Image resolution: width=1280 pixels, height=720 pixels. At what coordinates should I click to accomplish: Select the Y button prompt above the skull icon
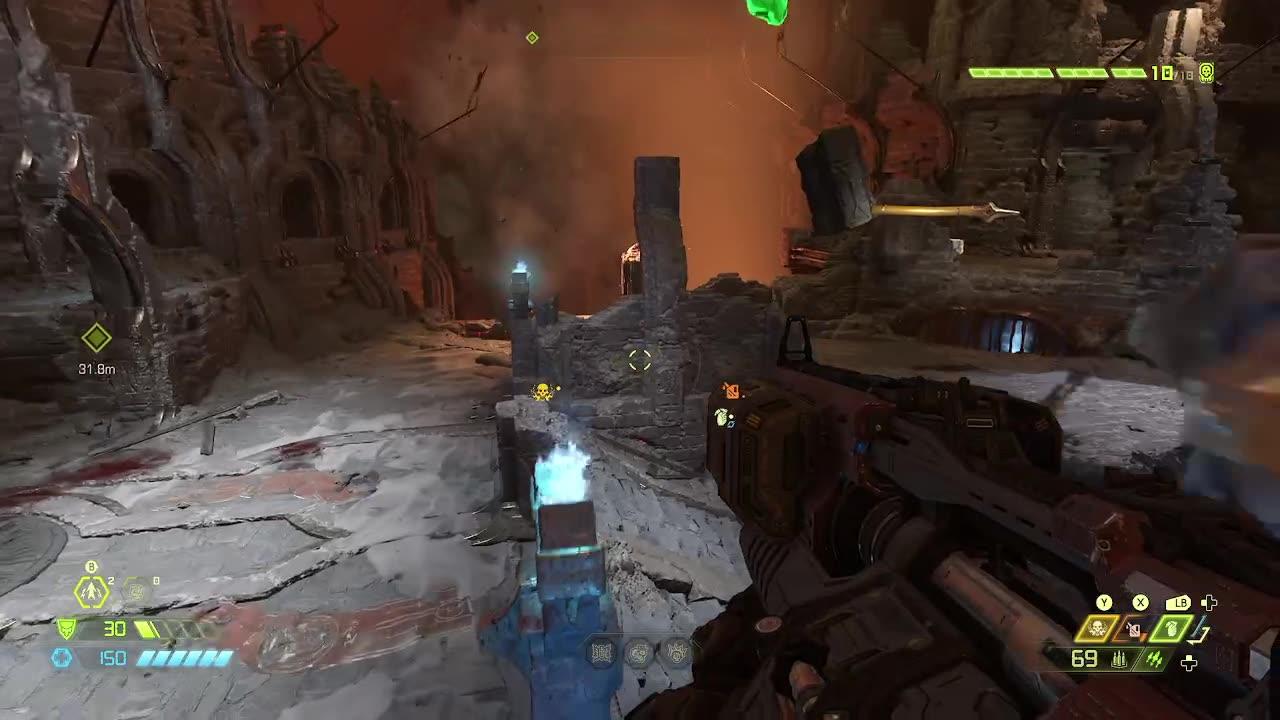1104,602
